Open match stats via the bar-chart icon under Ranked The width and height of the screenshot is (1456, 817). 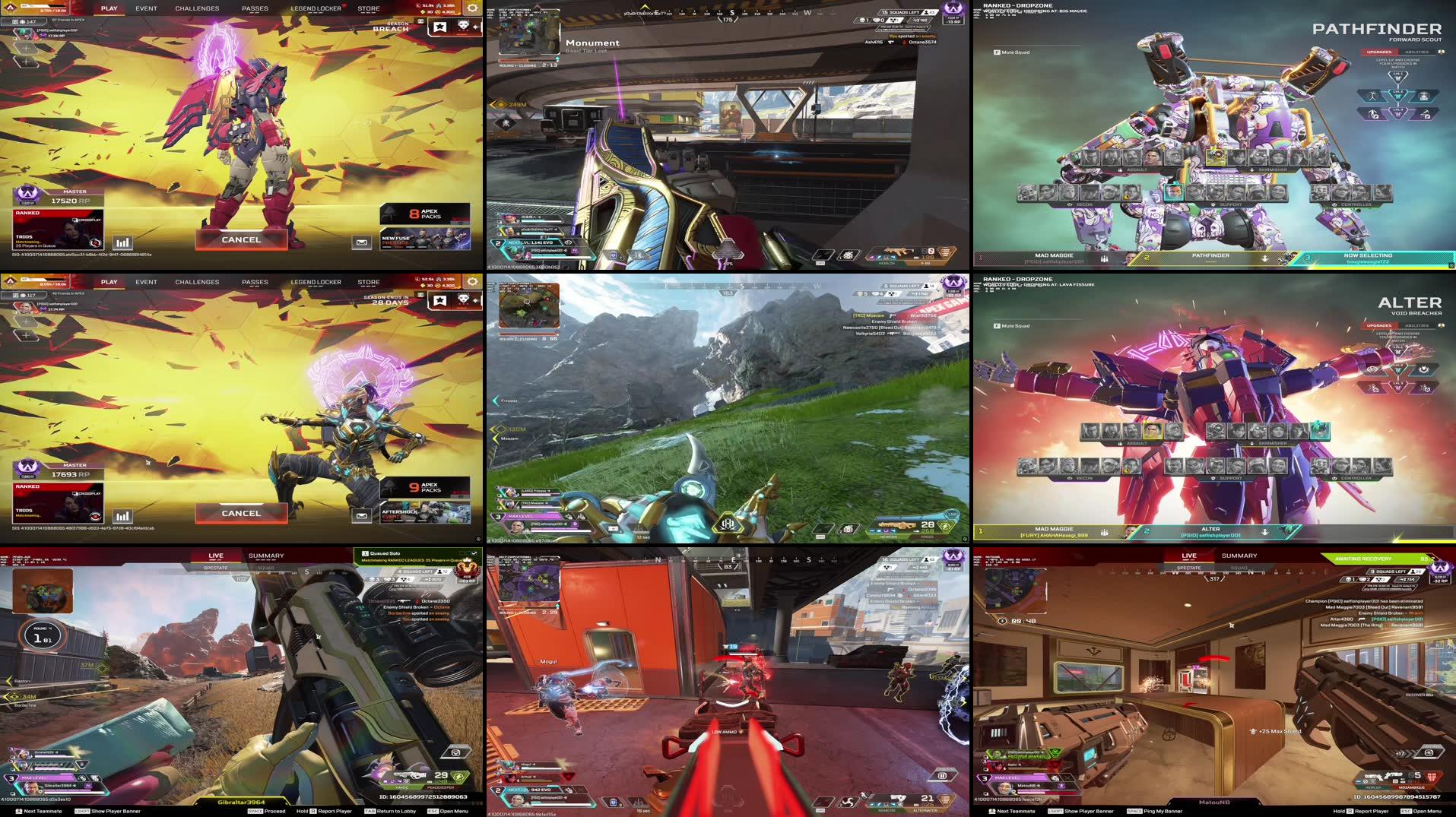tap(123, 242)
